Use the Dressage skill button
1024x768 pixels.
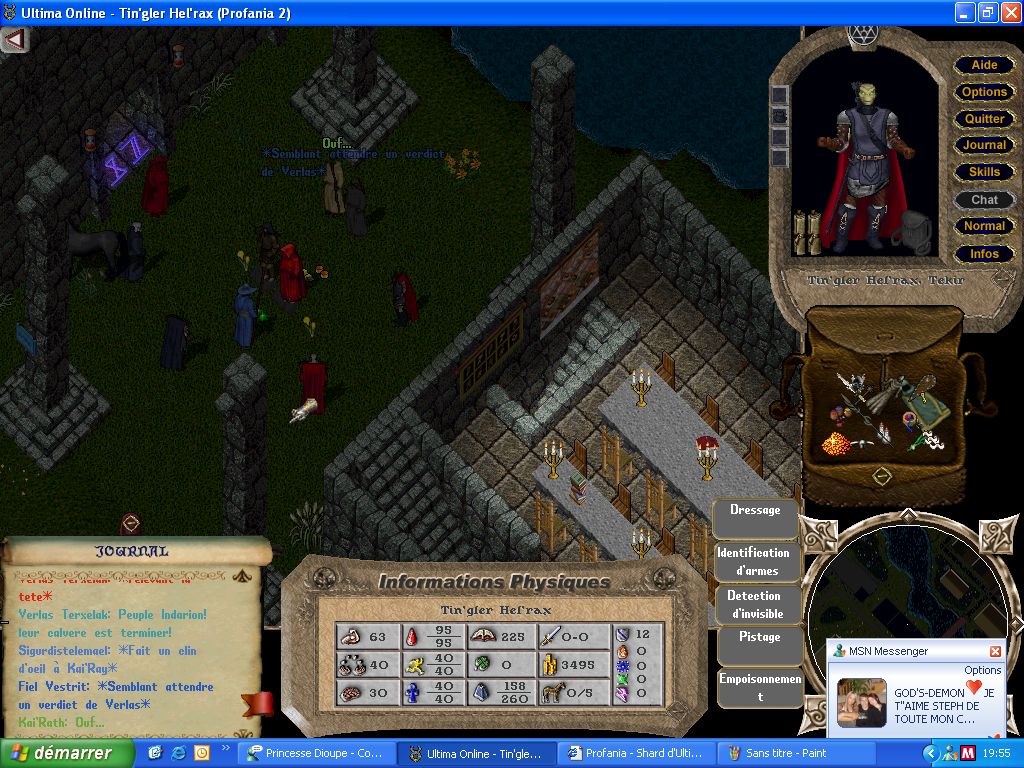pos(755,511)
